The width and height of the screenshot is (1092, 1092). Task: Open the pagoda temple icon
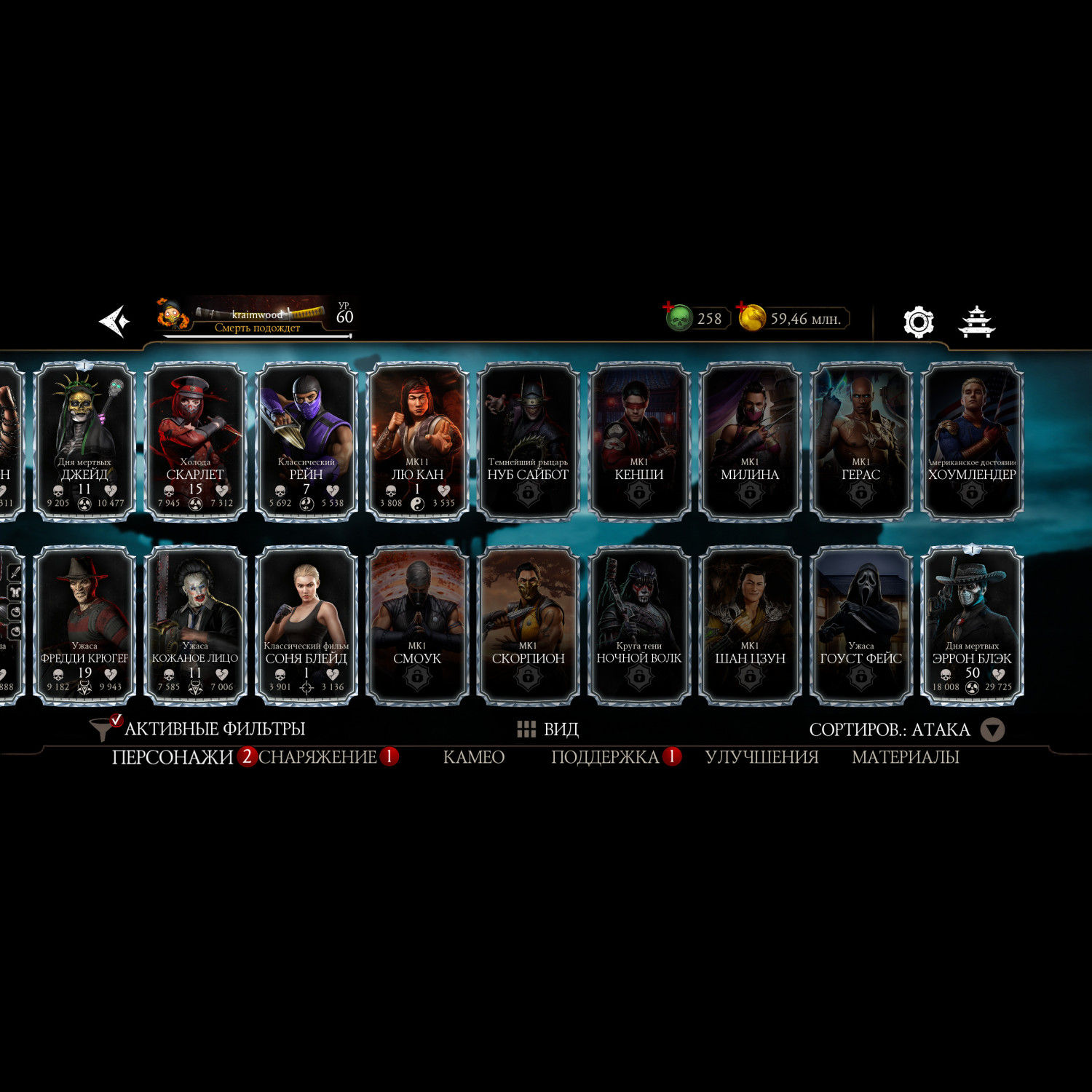click(976, 321)
